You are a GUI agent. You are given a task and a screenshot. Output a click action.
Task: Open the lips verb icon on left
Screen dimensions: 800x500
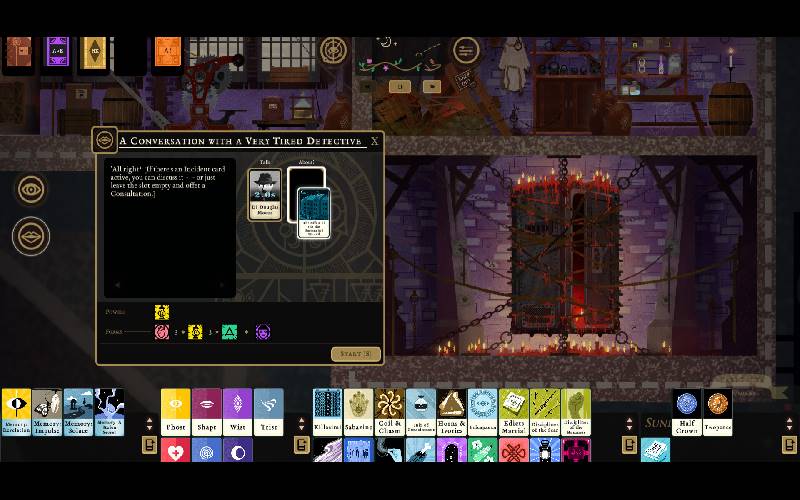click(31, 237)
